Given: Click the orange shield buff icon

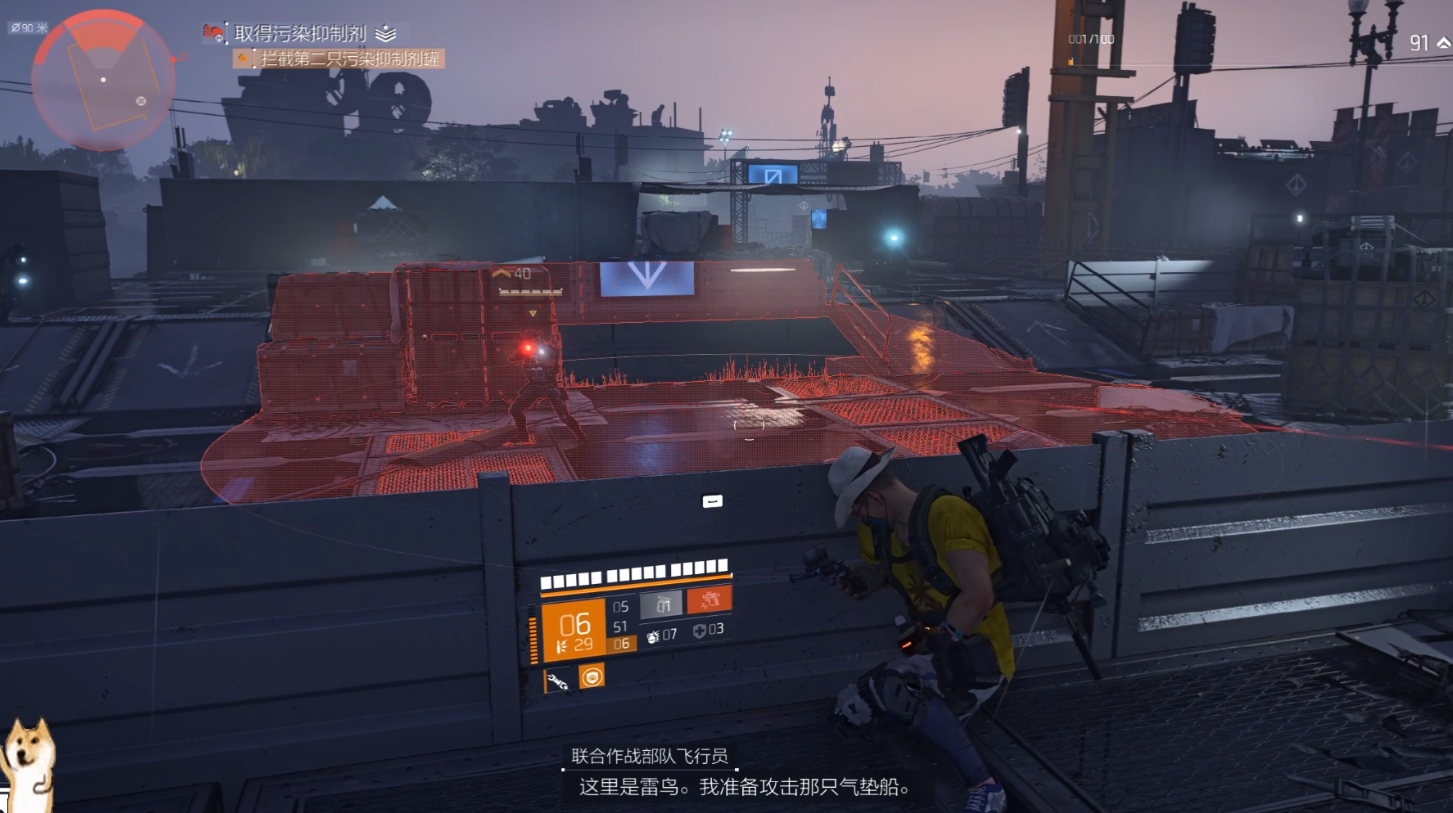Looking at the screenshot, I should (x=591, y=677).
